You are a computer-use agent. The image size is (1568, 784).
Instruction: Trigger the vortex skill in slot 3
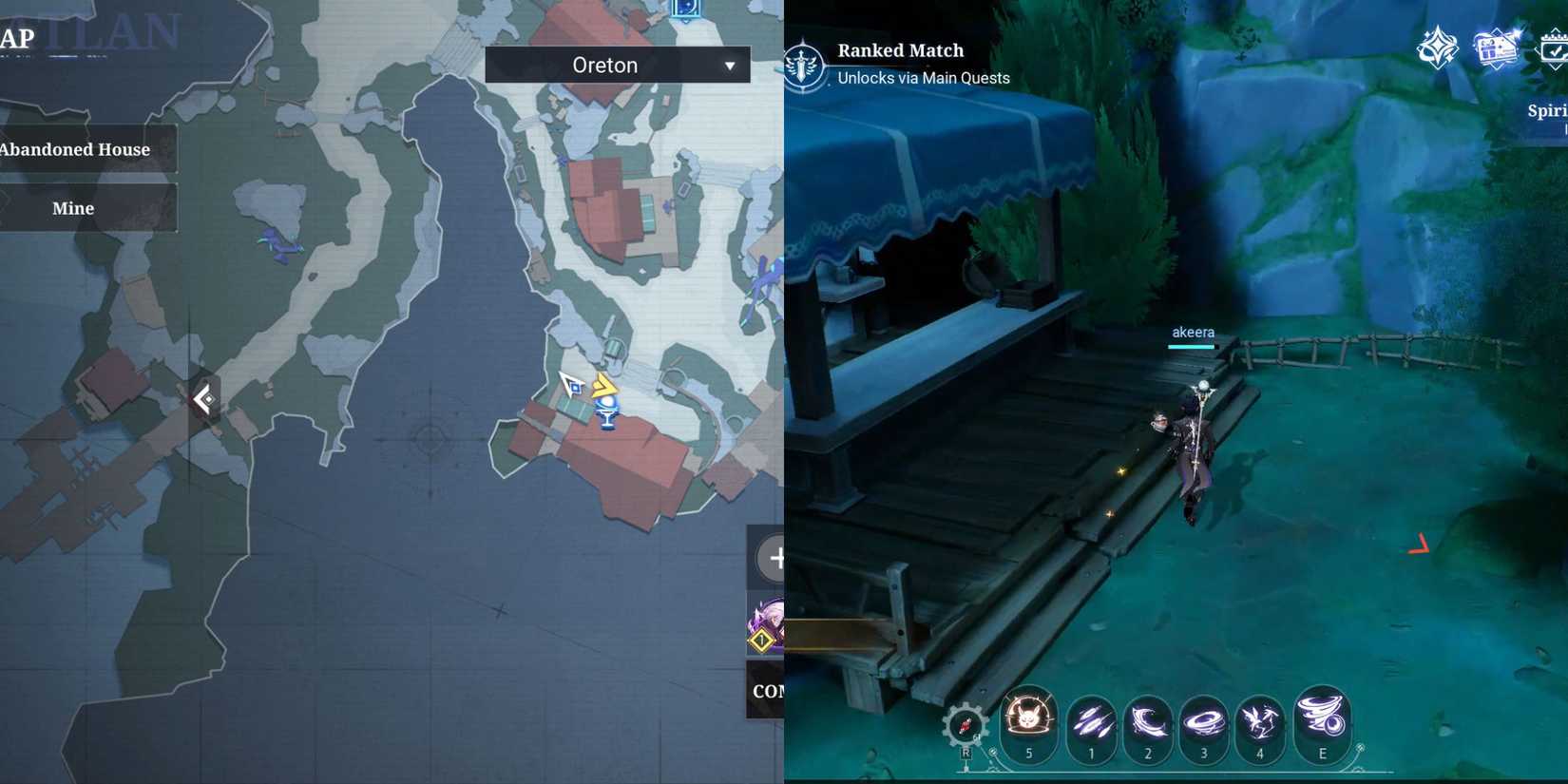(1204, 725)
